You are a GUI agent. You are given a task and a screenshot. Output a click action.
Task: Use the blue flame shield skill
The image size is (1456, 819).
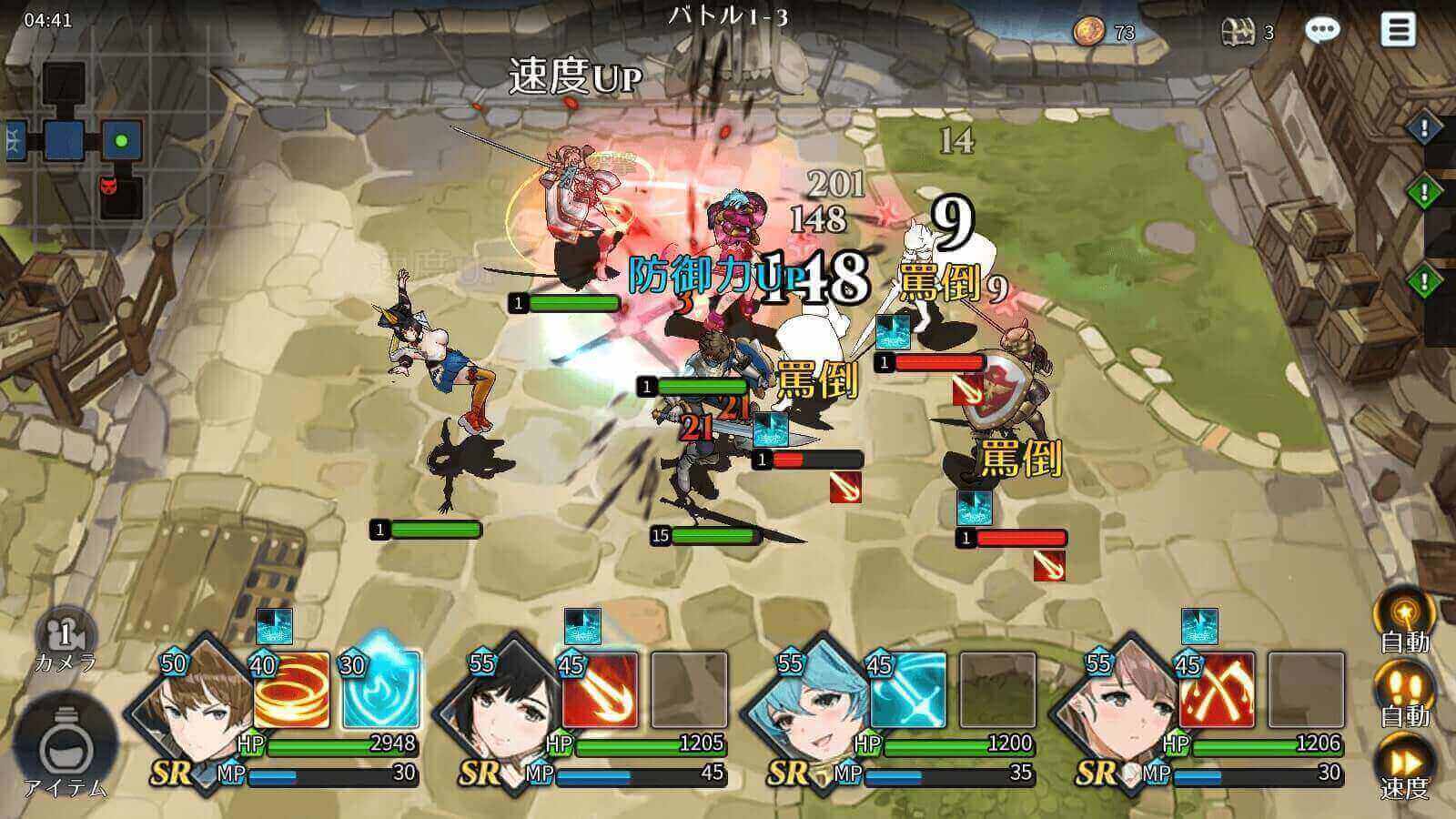381,689
